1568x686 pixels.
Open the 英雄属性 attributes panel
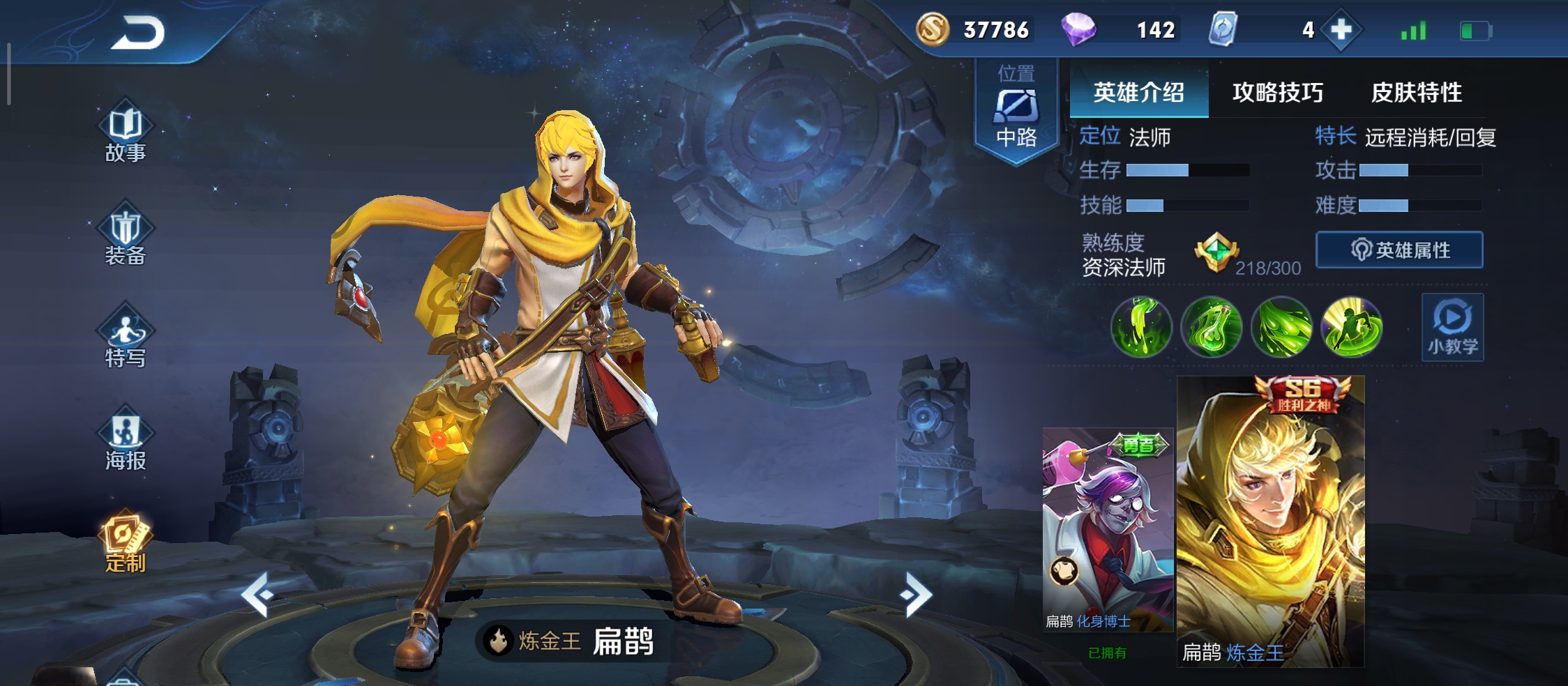(x=1399, y=251)
